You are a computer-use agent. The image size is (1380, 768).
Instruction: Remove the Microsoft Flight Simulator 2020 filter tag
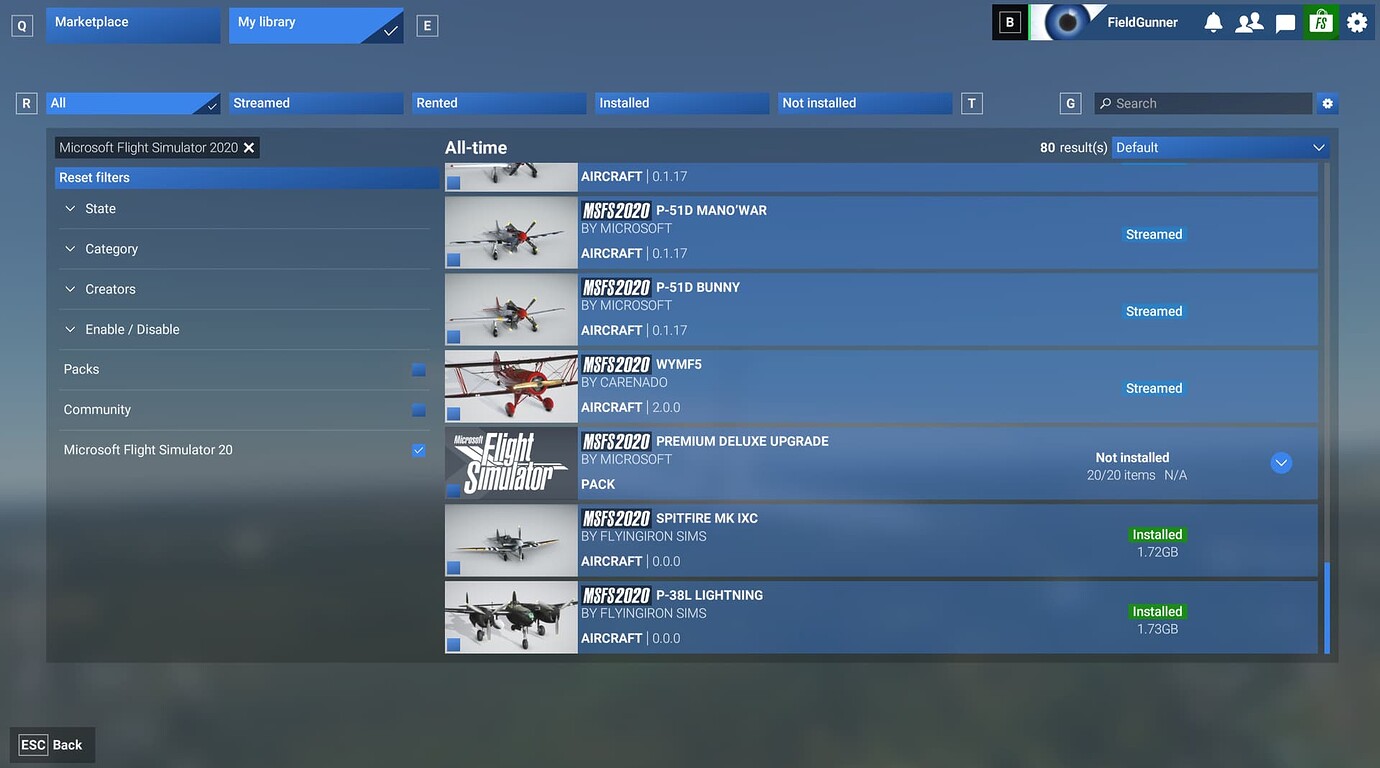tap(249, 148)
